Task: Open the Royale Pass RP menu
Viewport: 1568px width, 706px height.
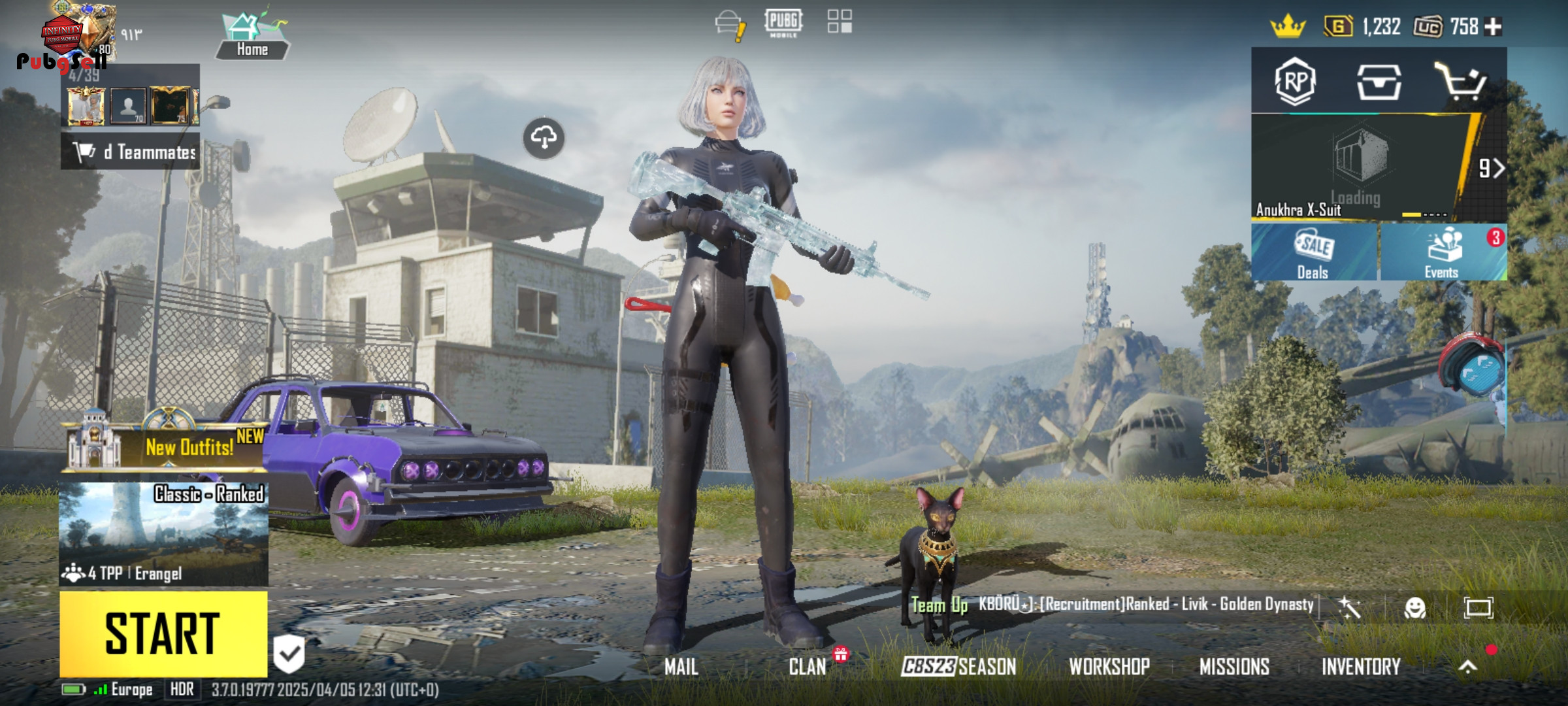Action: click(x=1295, y=82)
